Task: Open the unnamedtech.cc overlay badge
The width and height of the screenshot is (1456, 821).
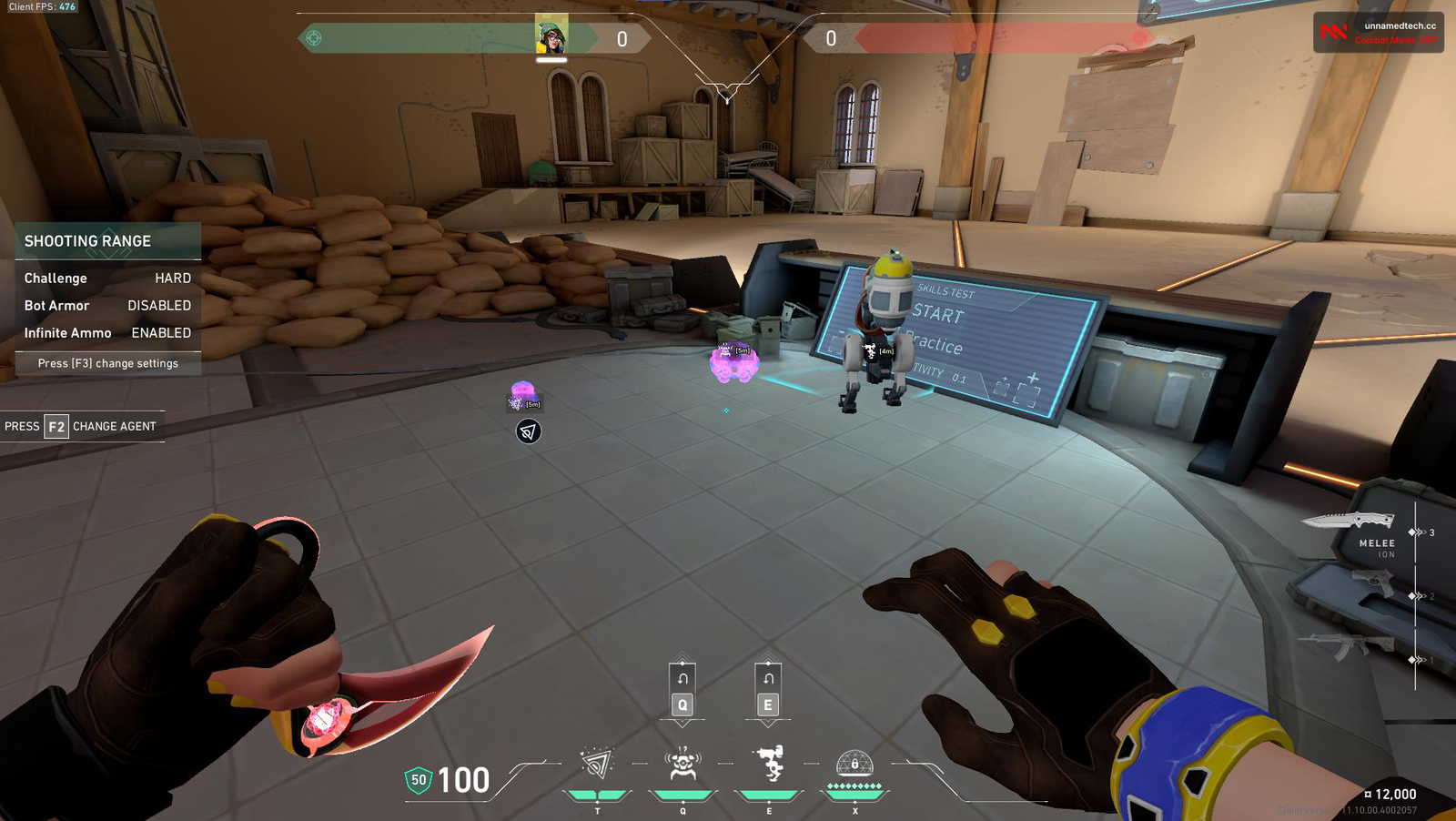Action: [x=1378, y=33]
